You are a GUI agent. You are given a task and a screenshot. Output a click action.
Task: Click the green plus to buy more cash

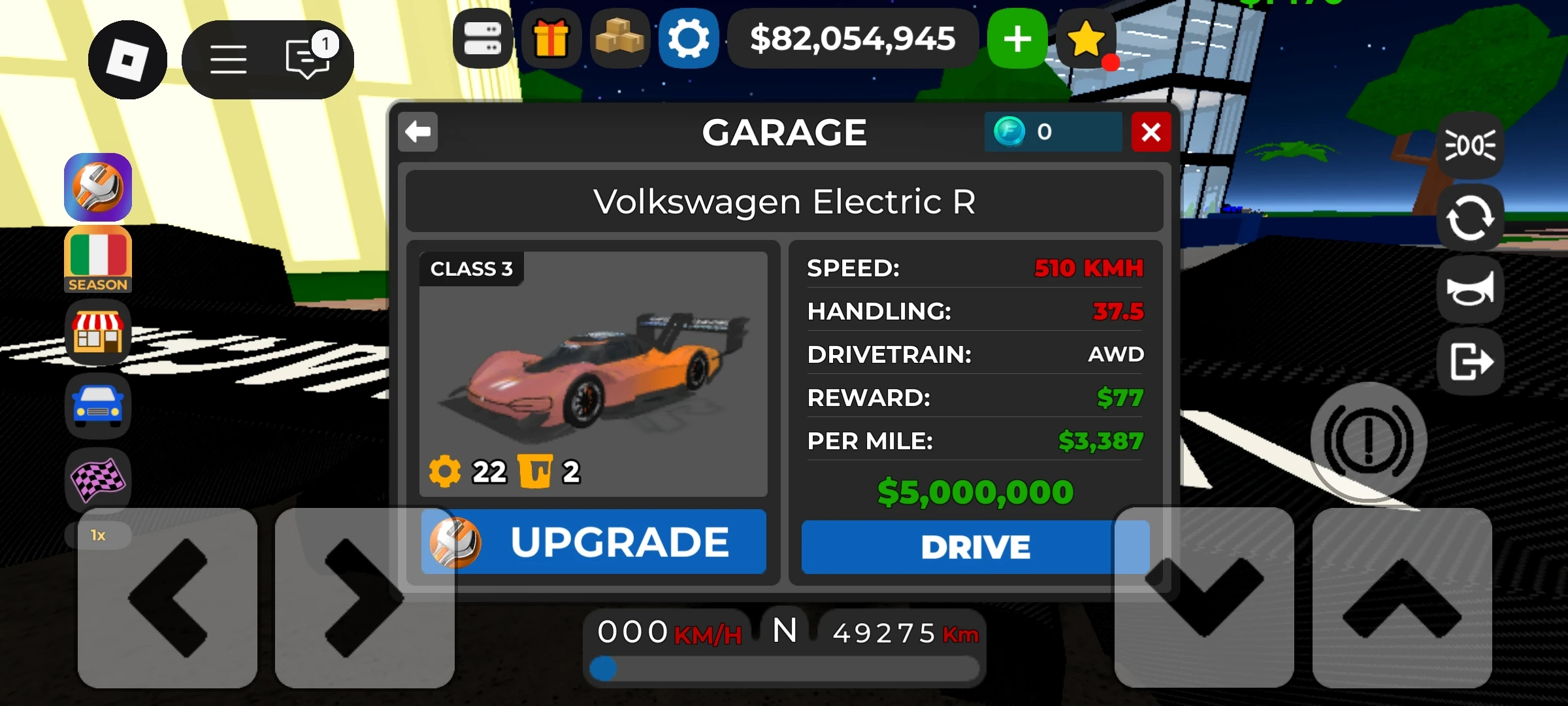1017,39
